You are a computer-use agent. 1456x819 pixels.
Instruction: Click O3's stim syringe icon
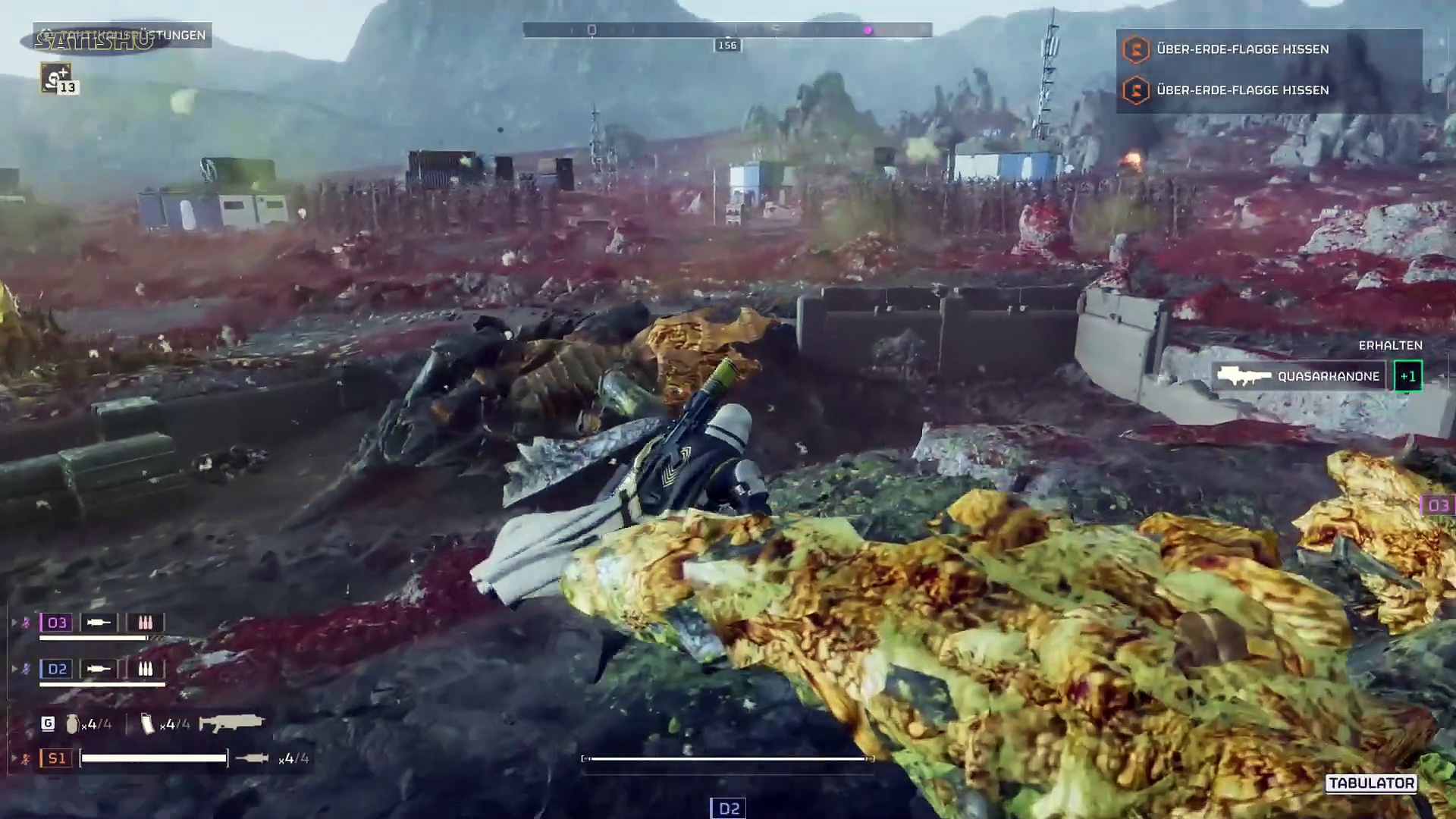(x=99, y=623)
